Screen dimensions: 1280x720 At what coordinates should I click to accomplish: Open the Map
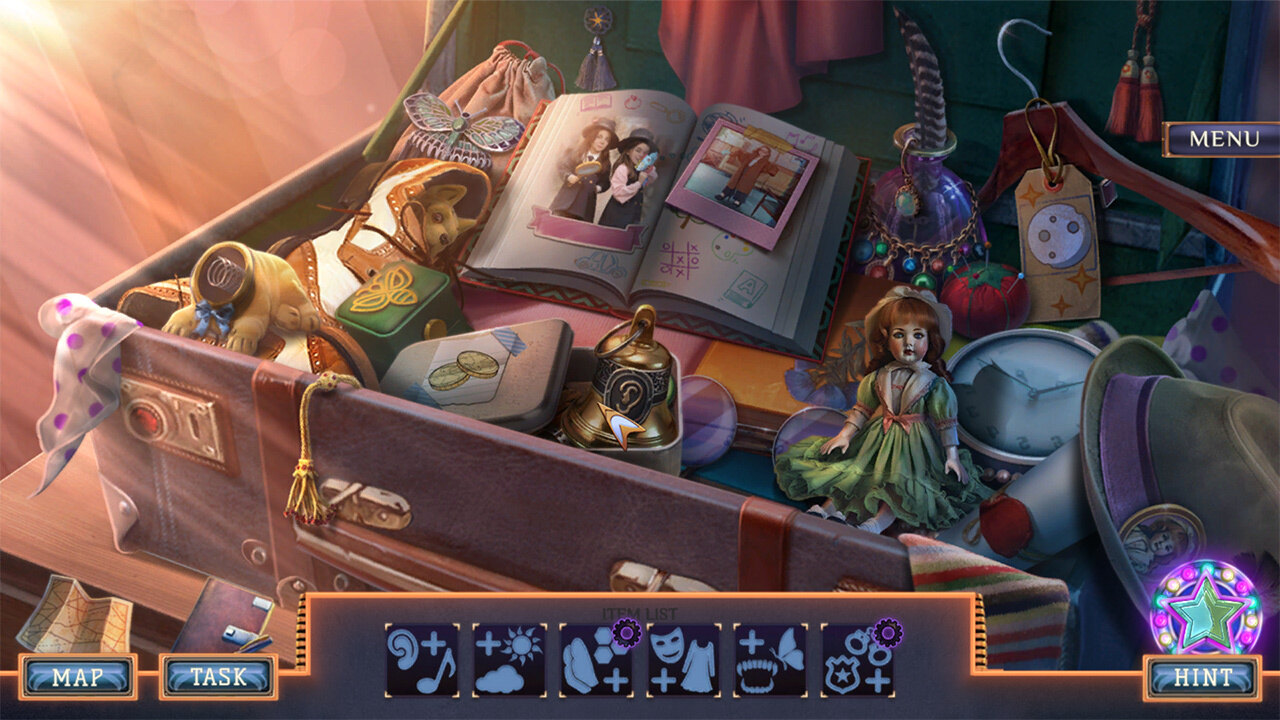(77, 677)
